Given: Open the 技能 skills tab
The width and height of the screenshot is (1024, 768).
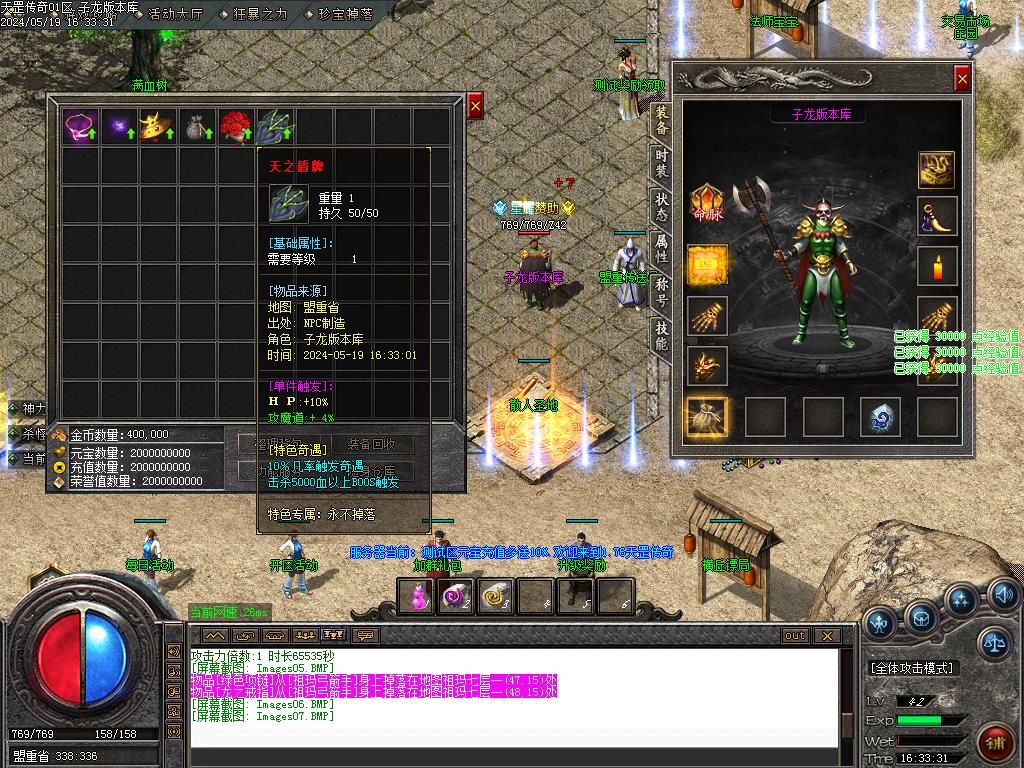Looking at the screenshot, I should click(661, 335).
